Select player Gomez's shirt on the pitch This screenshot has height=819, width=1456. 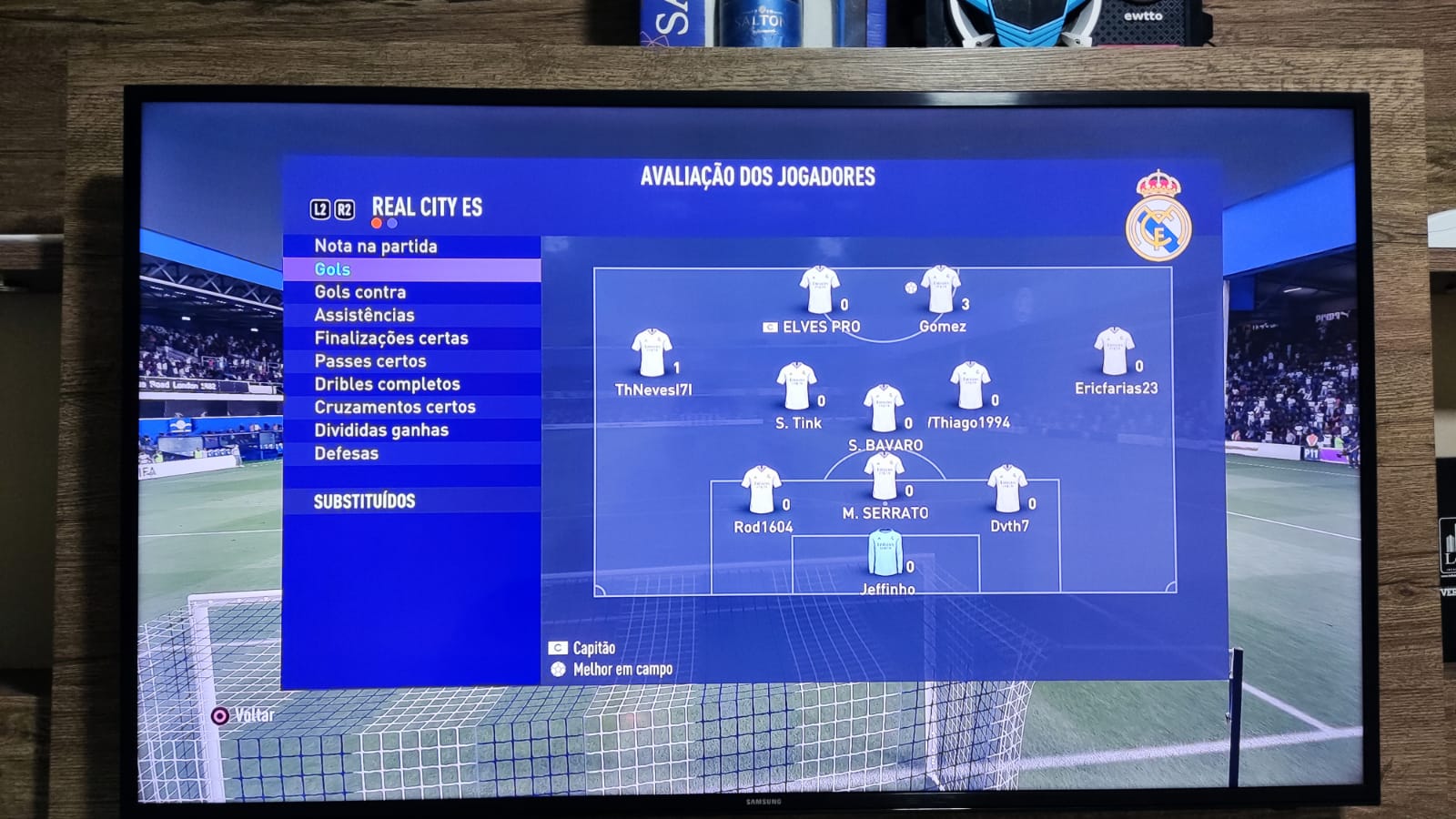[941, 290]
